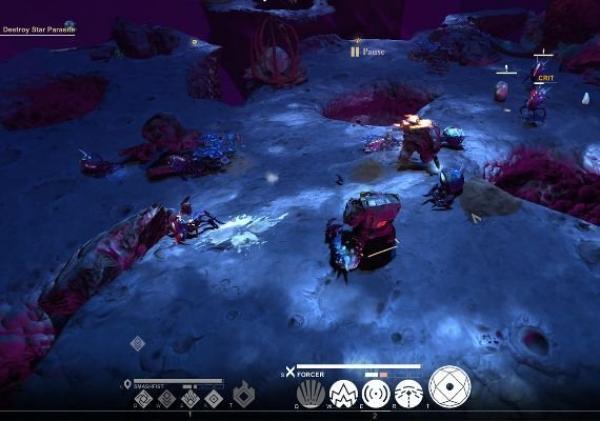Screen dimensions: 600x421
Task: Select the Destroy Star Parasite objective
Action: 37,30
